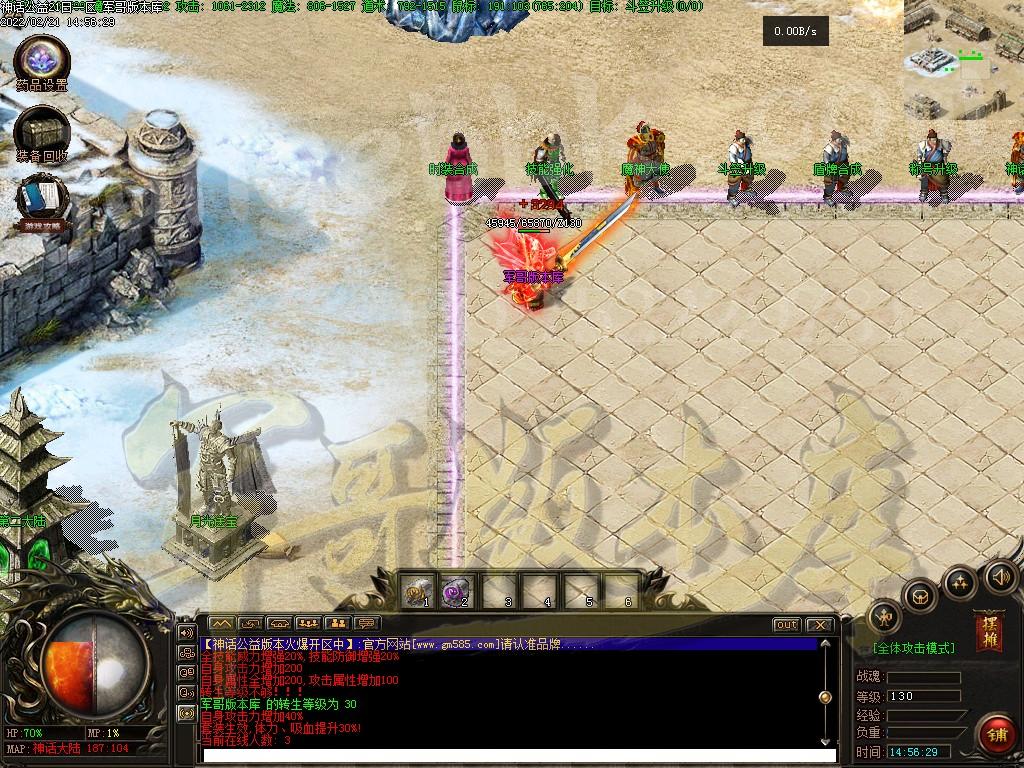This screenshot has height=768, width=1024.
Task: Close the chat panel with the X button
Action: tap(819, 625)
